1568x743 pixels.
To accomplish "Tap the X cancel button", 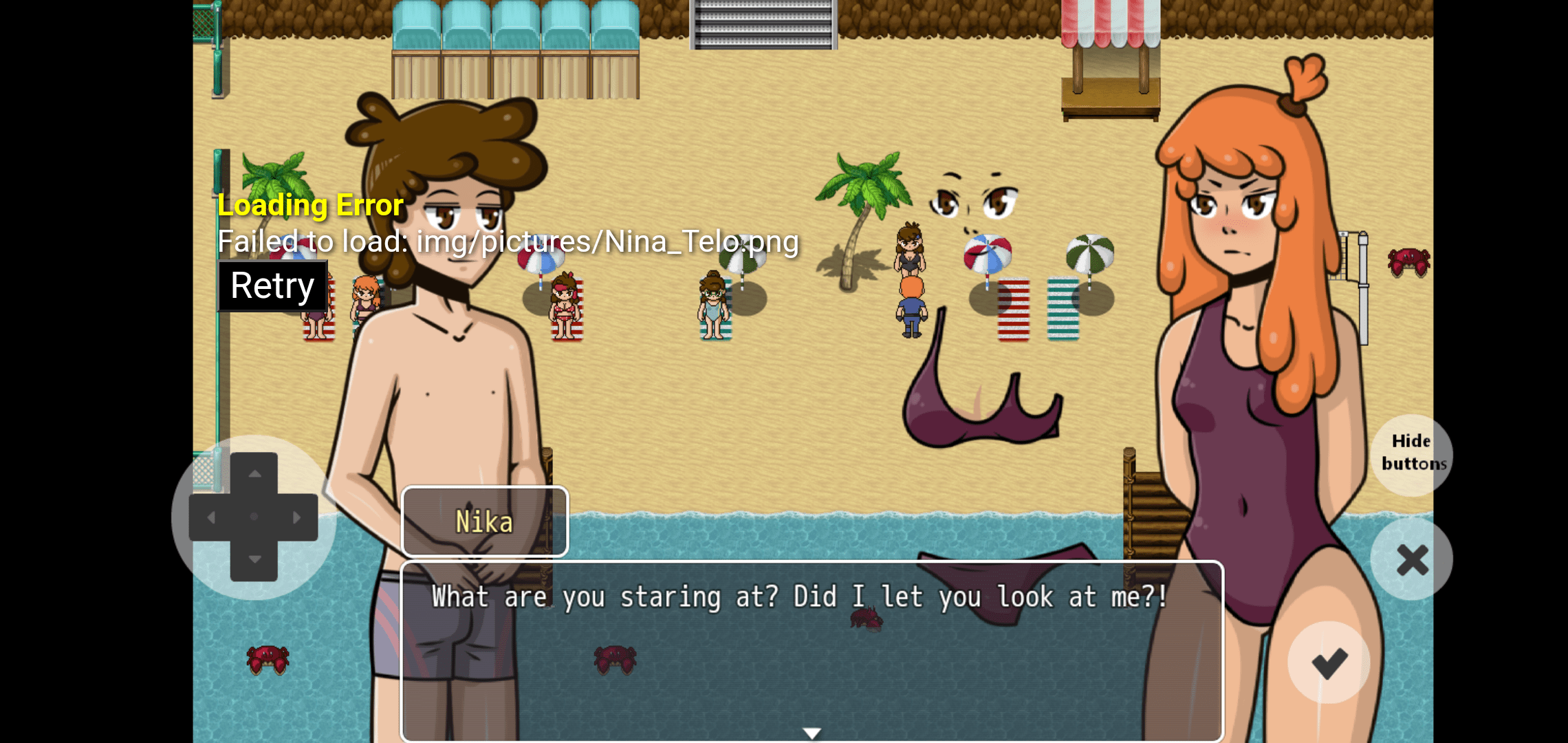I will click(1412, 559).
